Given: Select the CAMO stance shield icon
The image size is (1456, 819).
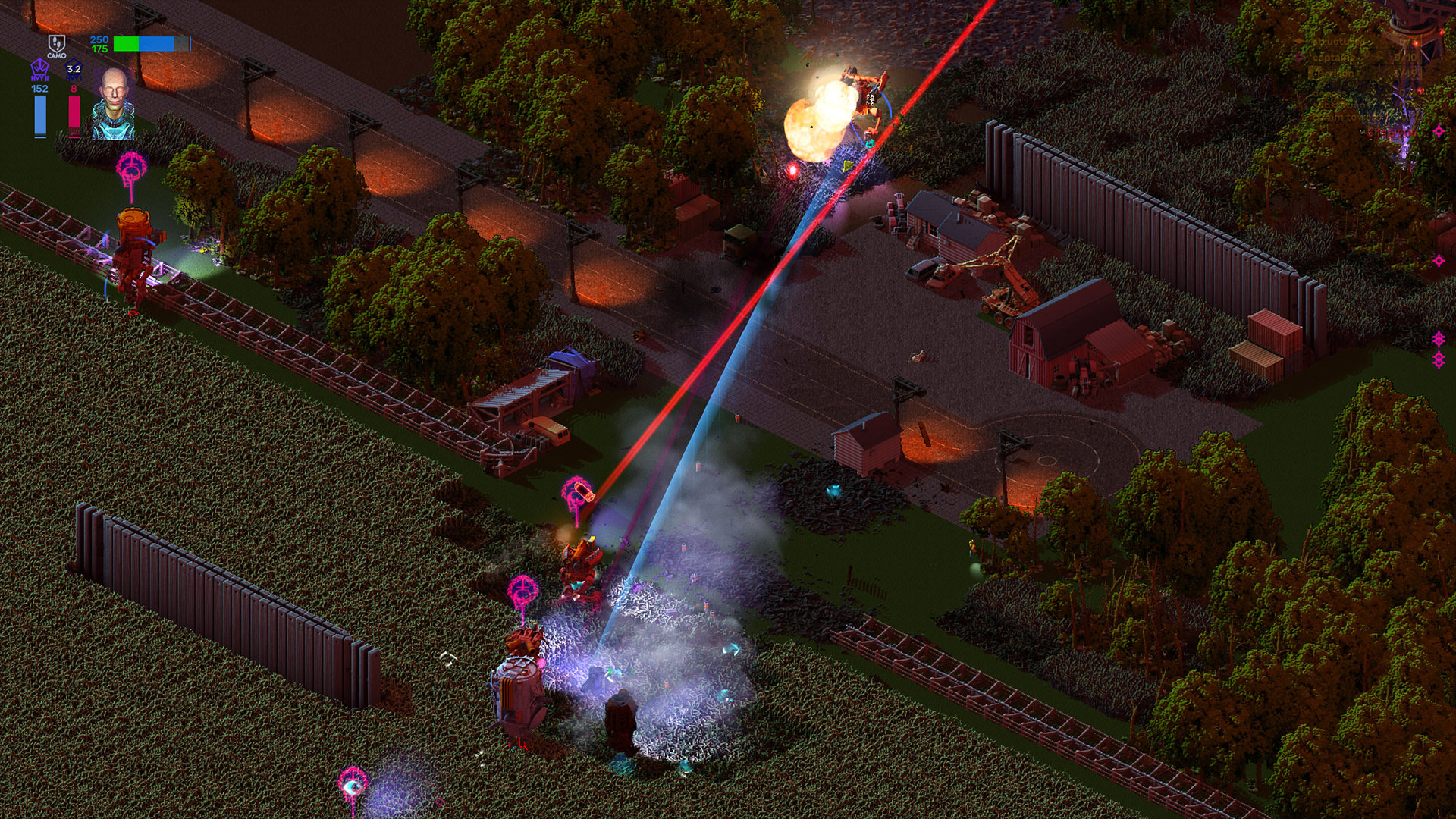Looking at the screenshot, I should pyautogui.click(x=57, y=44).
